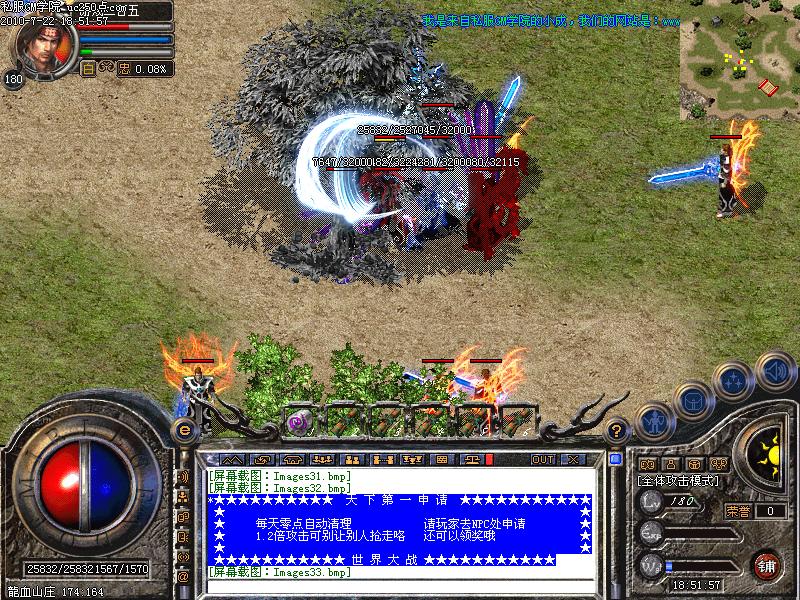Toggle the 全体攻击模式 attack mode label
This screenshot has height=600, width=800.
click(x=679, y=482)
